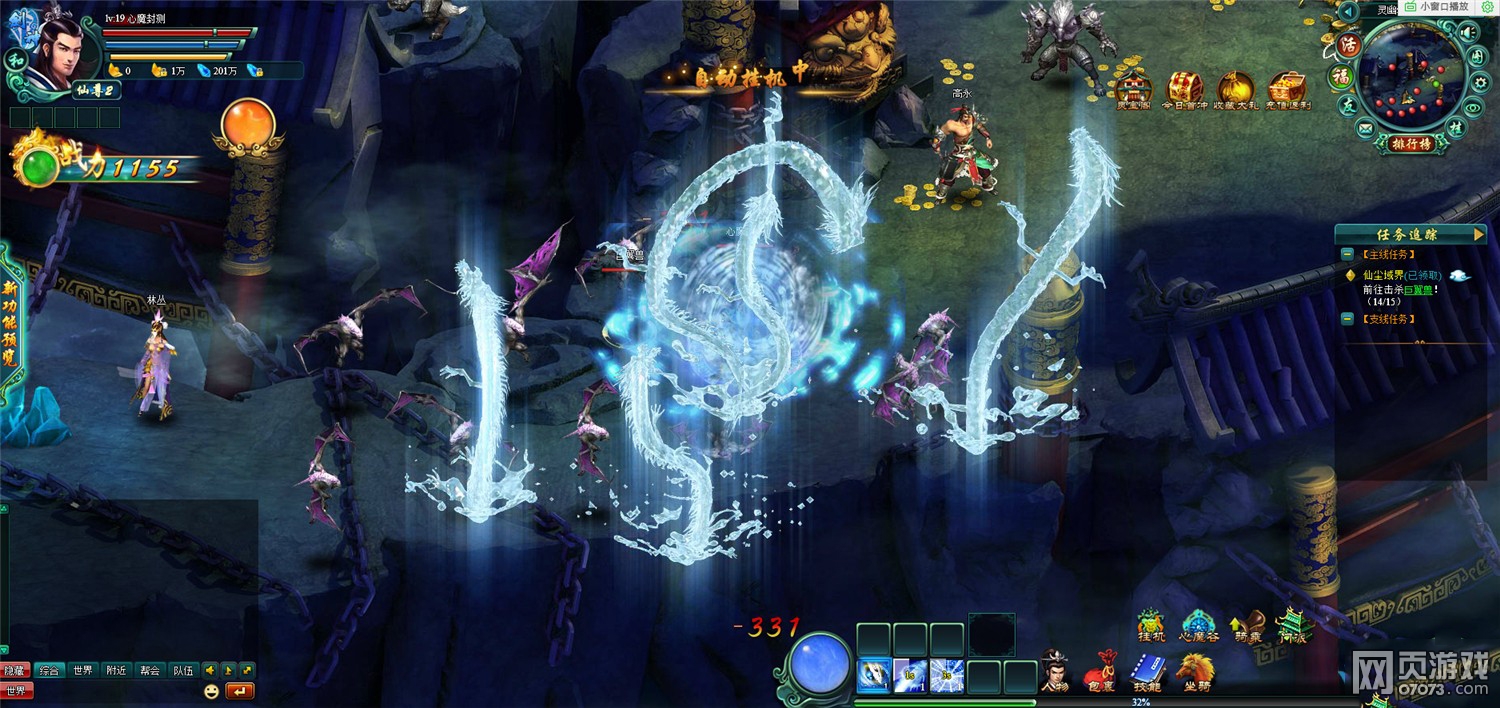
Task: Switch chat to the 世界 tab
Action: (x=82, y=670)
